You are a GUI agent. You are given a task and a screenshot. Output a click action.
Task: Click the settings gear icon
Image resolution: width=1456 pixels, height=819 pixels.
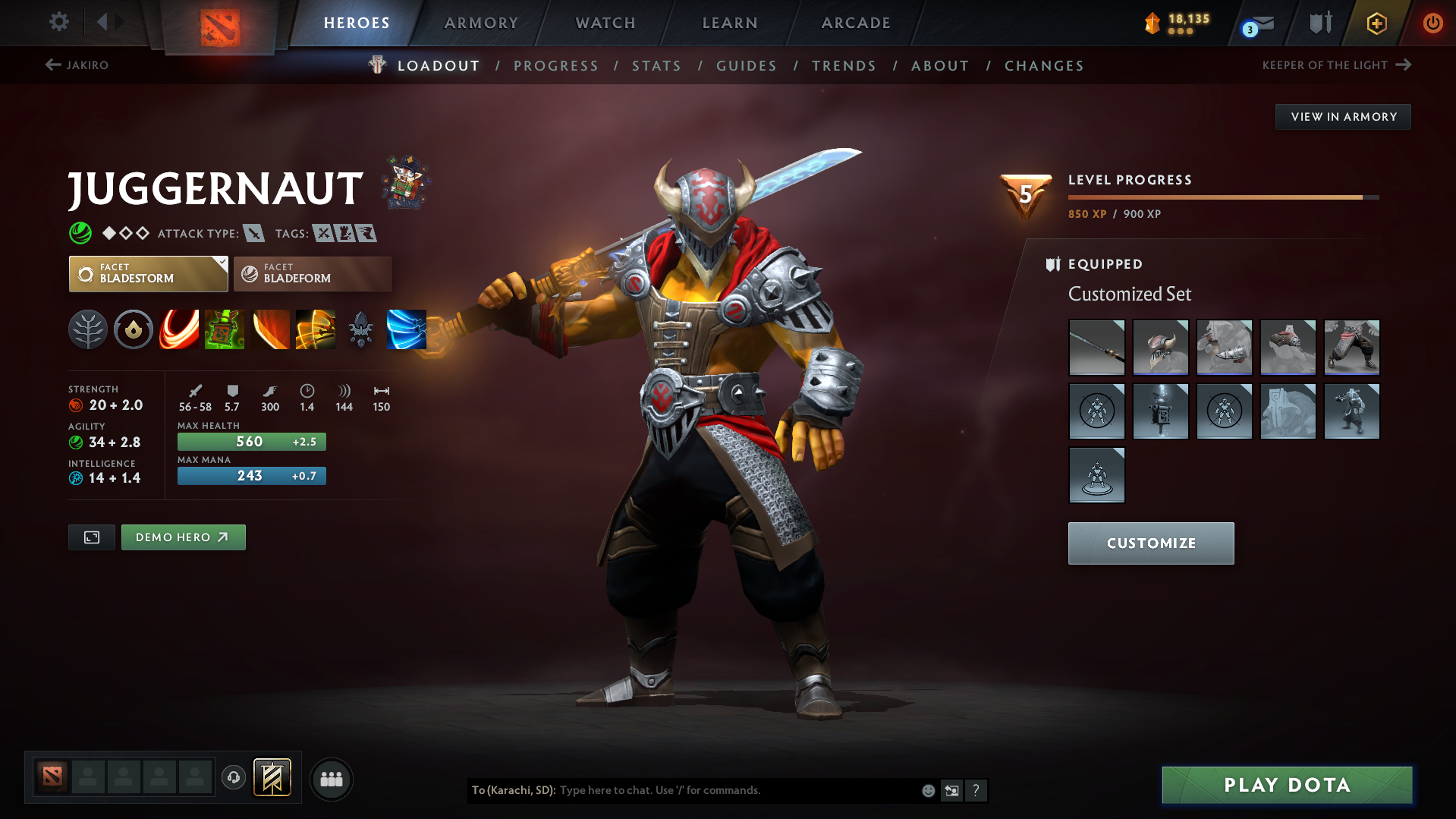click(58, 22)
